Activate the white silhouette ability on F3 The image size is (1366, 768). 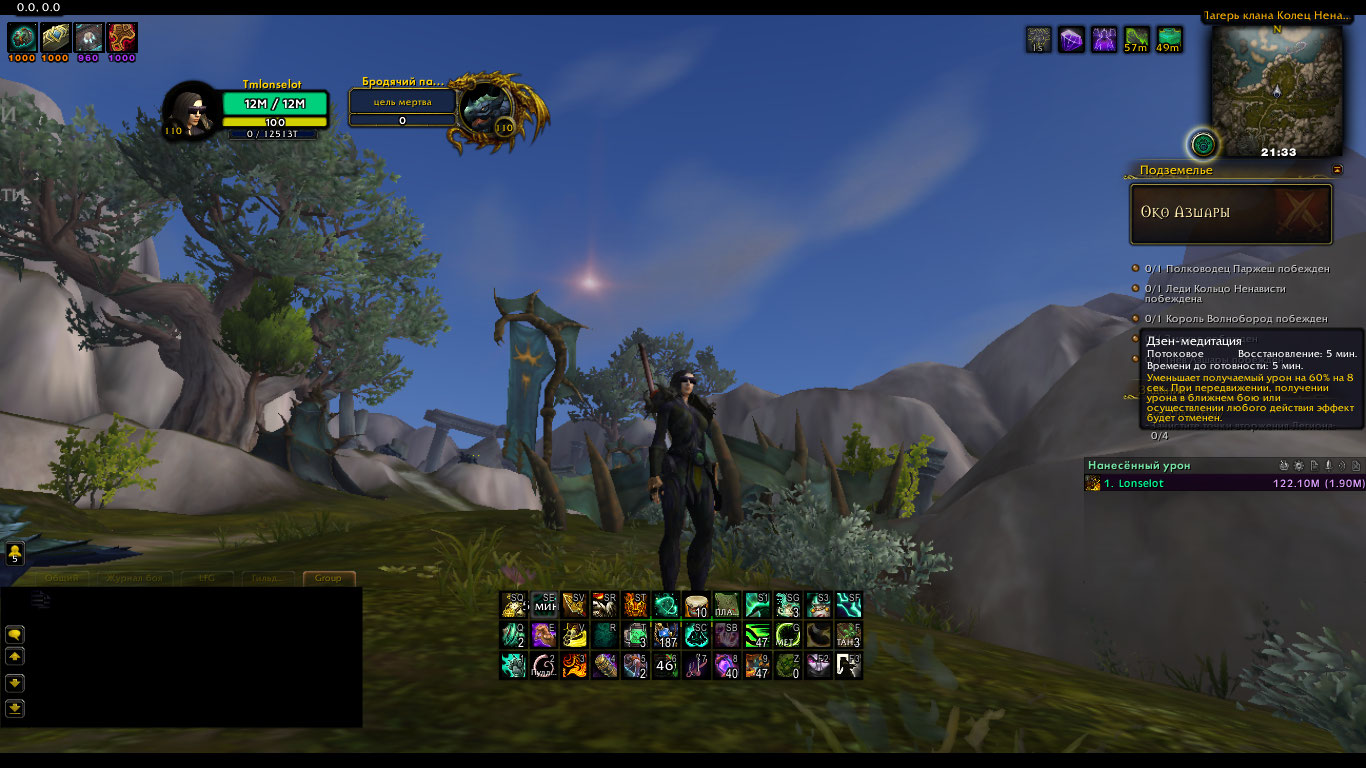pyautogui.click(x=848, y=665)
